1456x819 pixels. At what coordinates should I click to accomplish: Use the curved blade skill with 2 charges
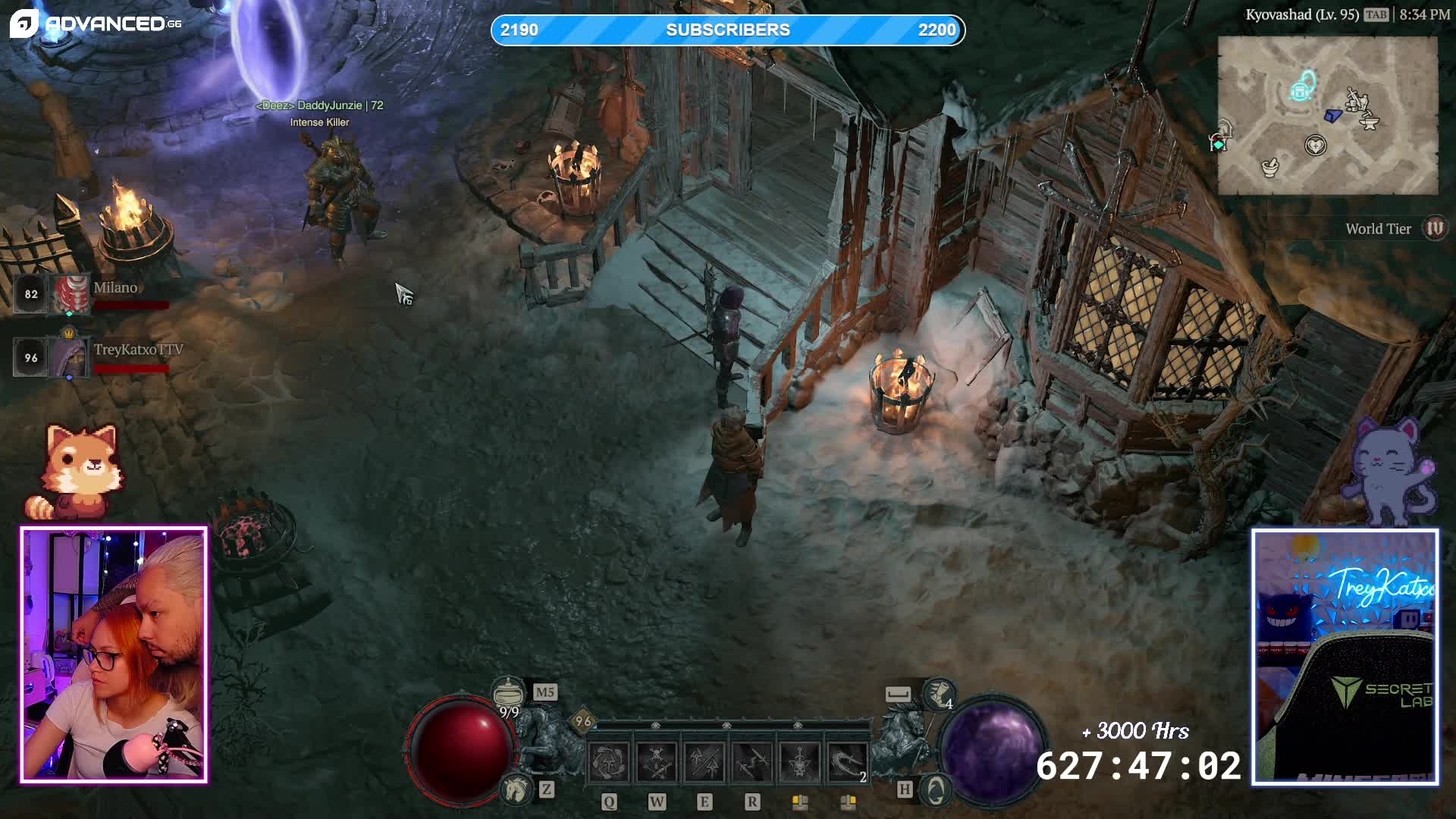(847, 762)
